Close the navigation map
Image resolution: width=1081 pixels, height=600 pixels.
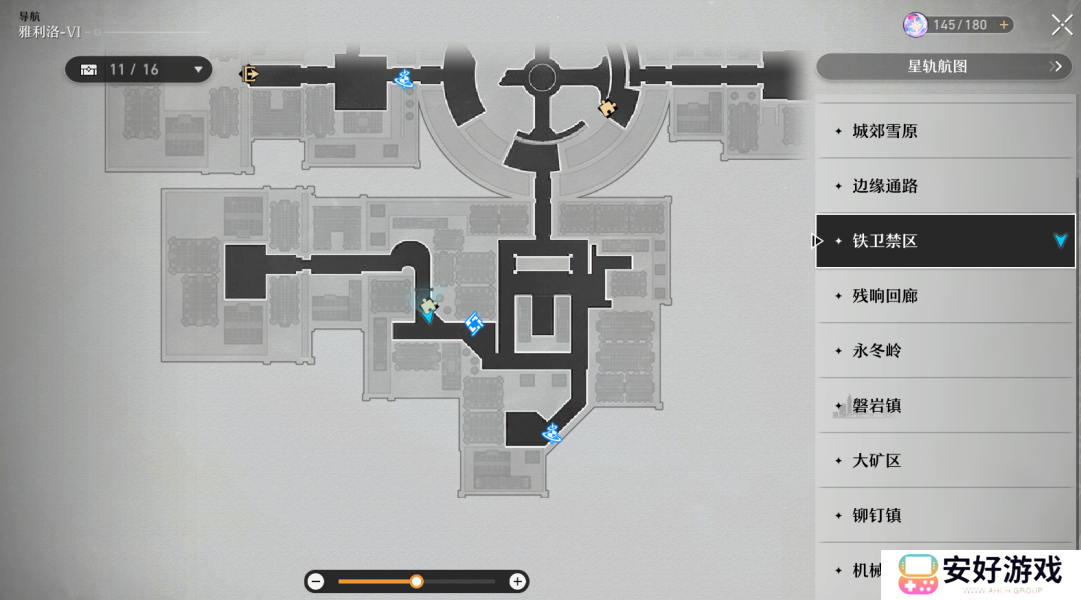(x=1062, y=25)
